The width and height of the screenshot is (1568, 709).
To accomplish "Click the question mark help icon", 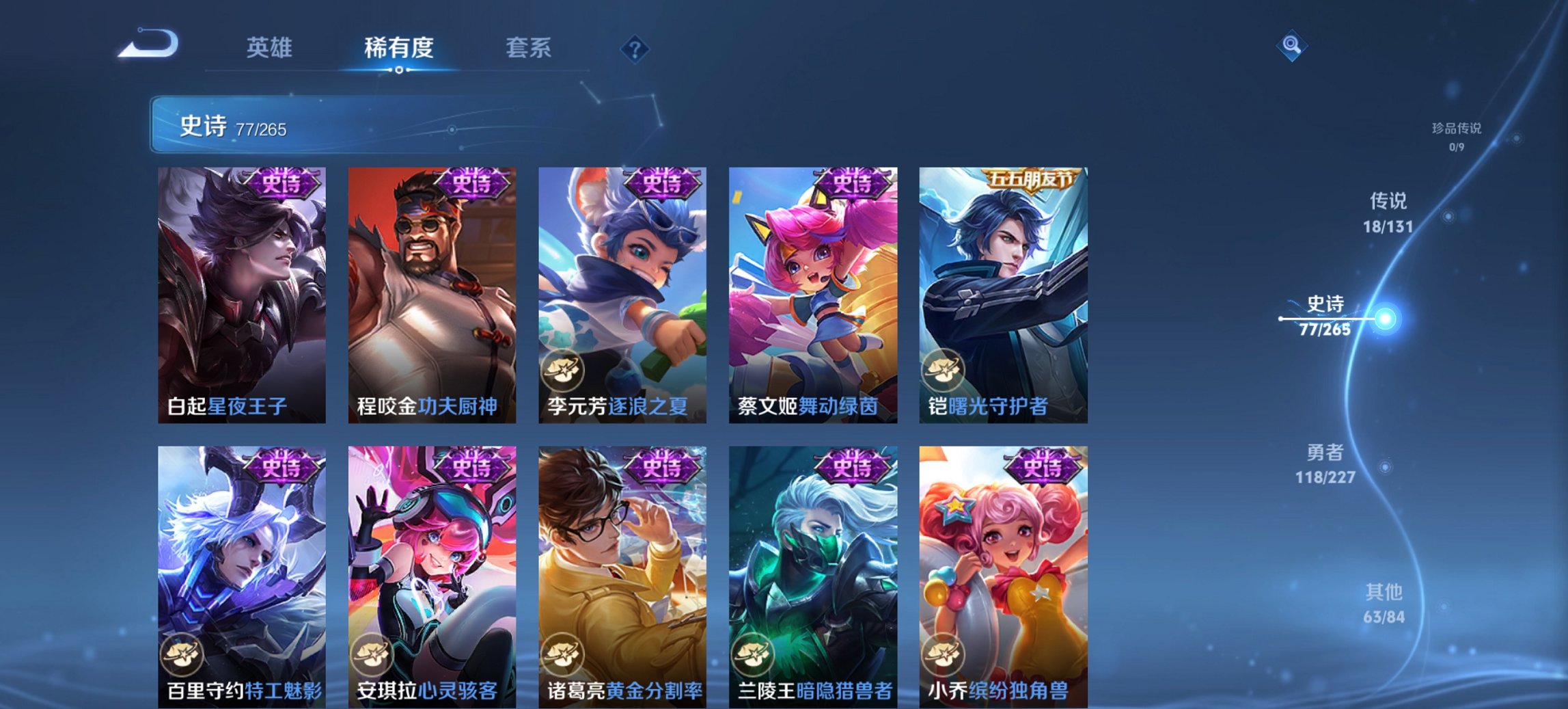I will (x=635, y=48).
